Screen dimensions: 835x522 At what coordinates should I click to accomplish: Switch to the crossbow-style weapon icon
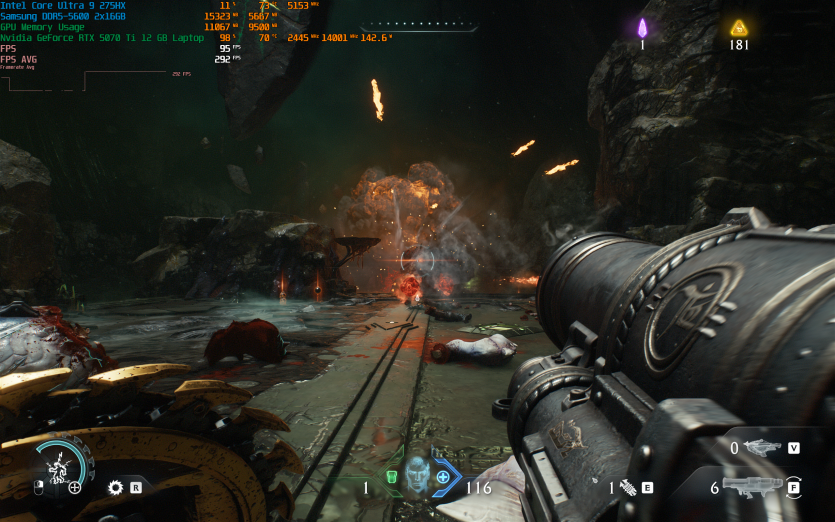[x=762, y=448]
